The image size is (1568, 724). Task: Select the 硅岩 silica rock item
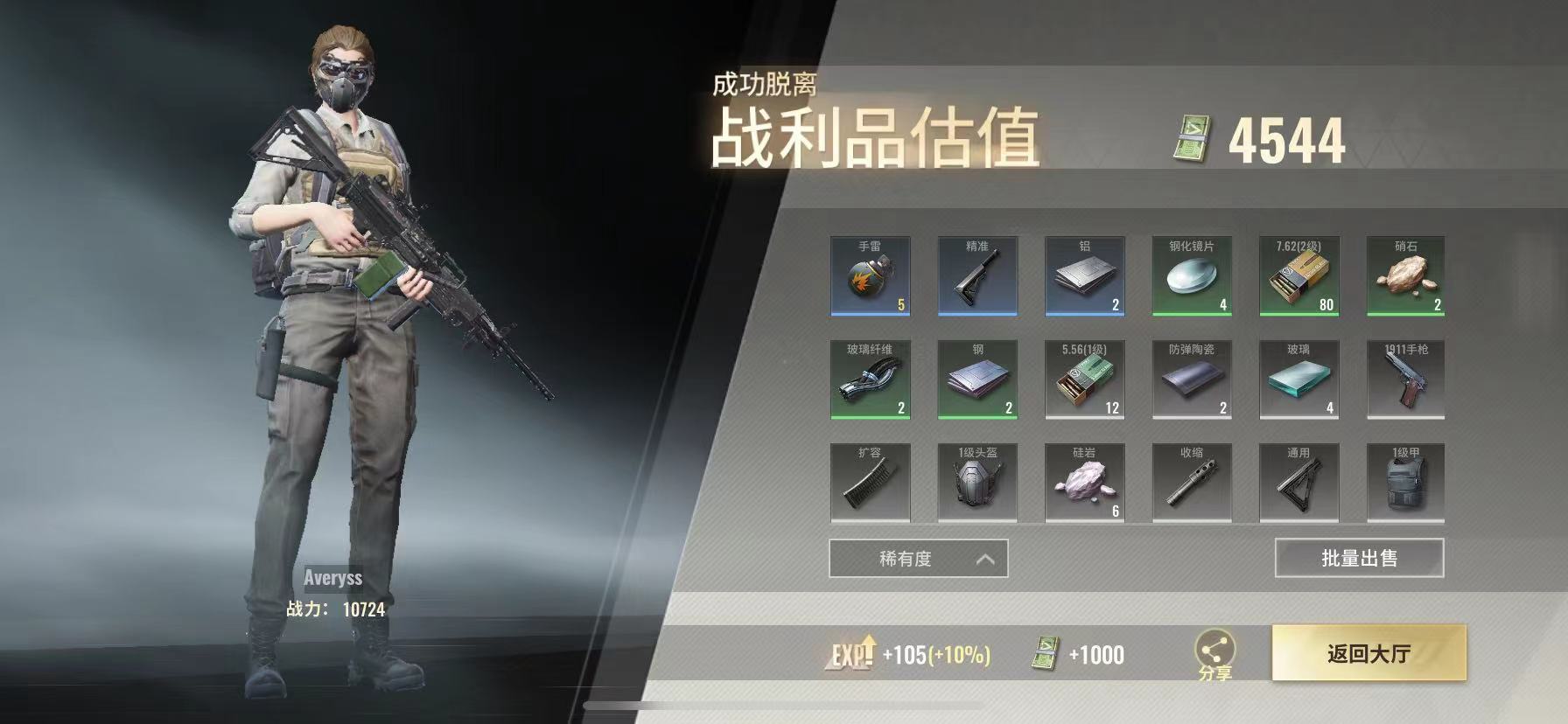click(x=1084, y=482)
